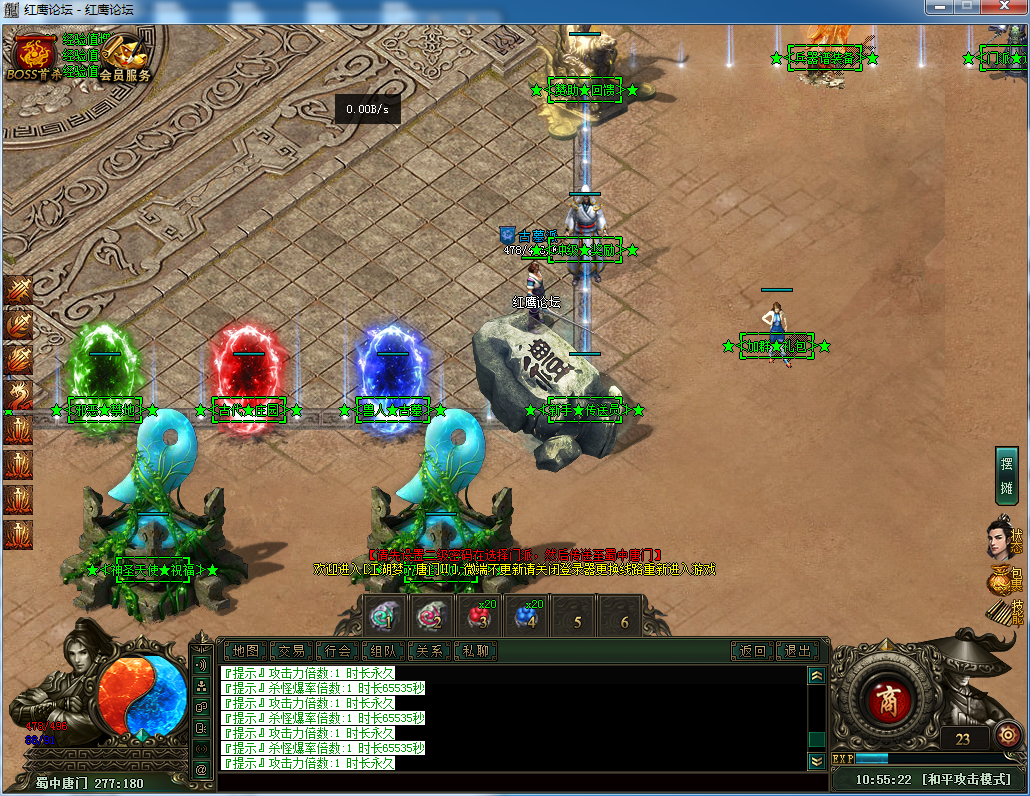Open the 行会 guild panel

[x=338, y=651]
